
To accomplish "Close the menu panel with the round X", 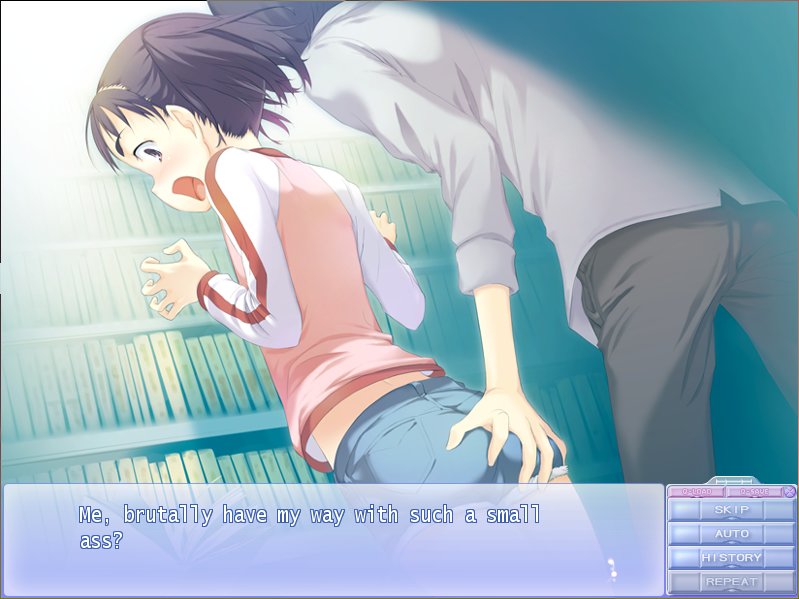I will [789, 491].
